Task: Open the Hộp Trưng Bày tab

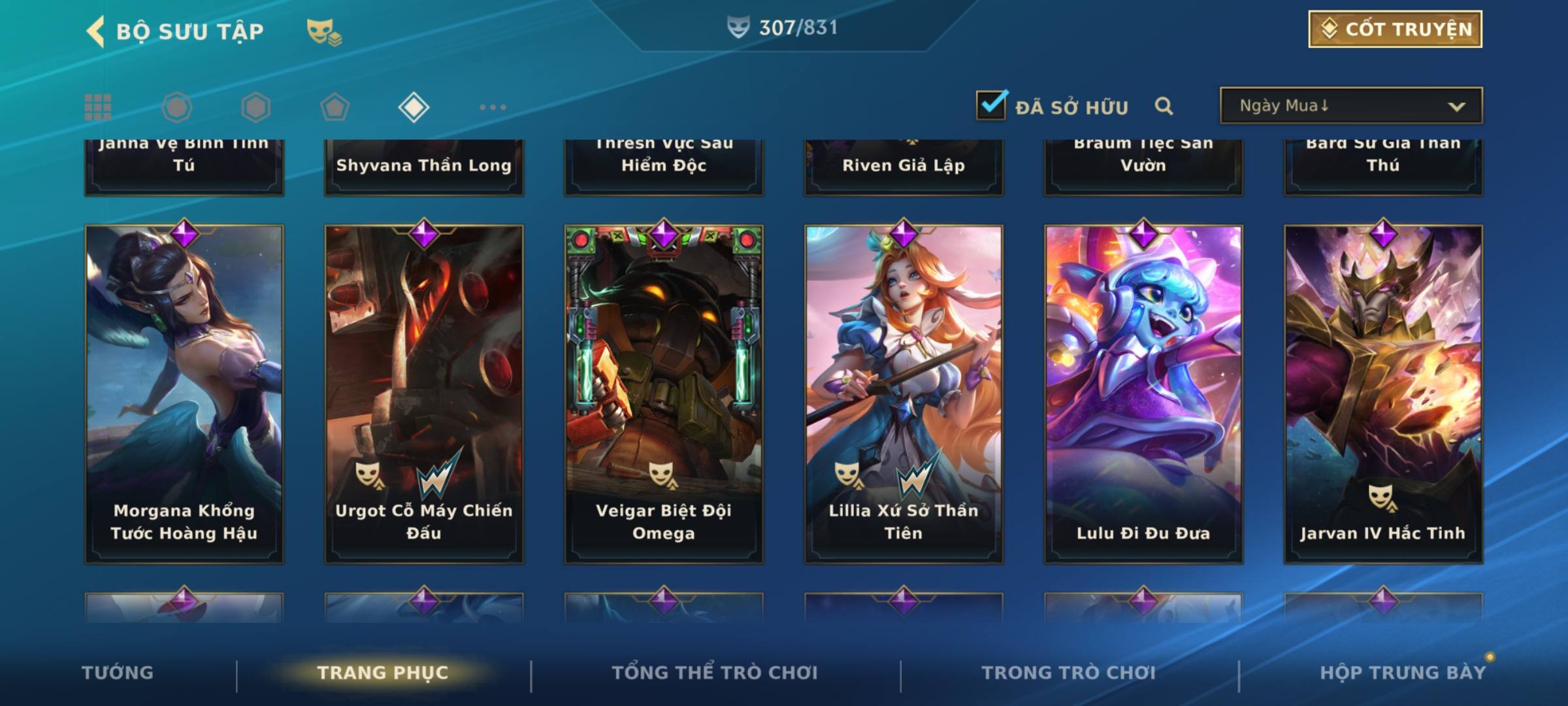Action: 1403,673
